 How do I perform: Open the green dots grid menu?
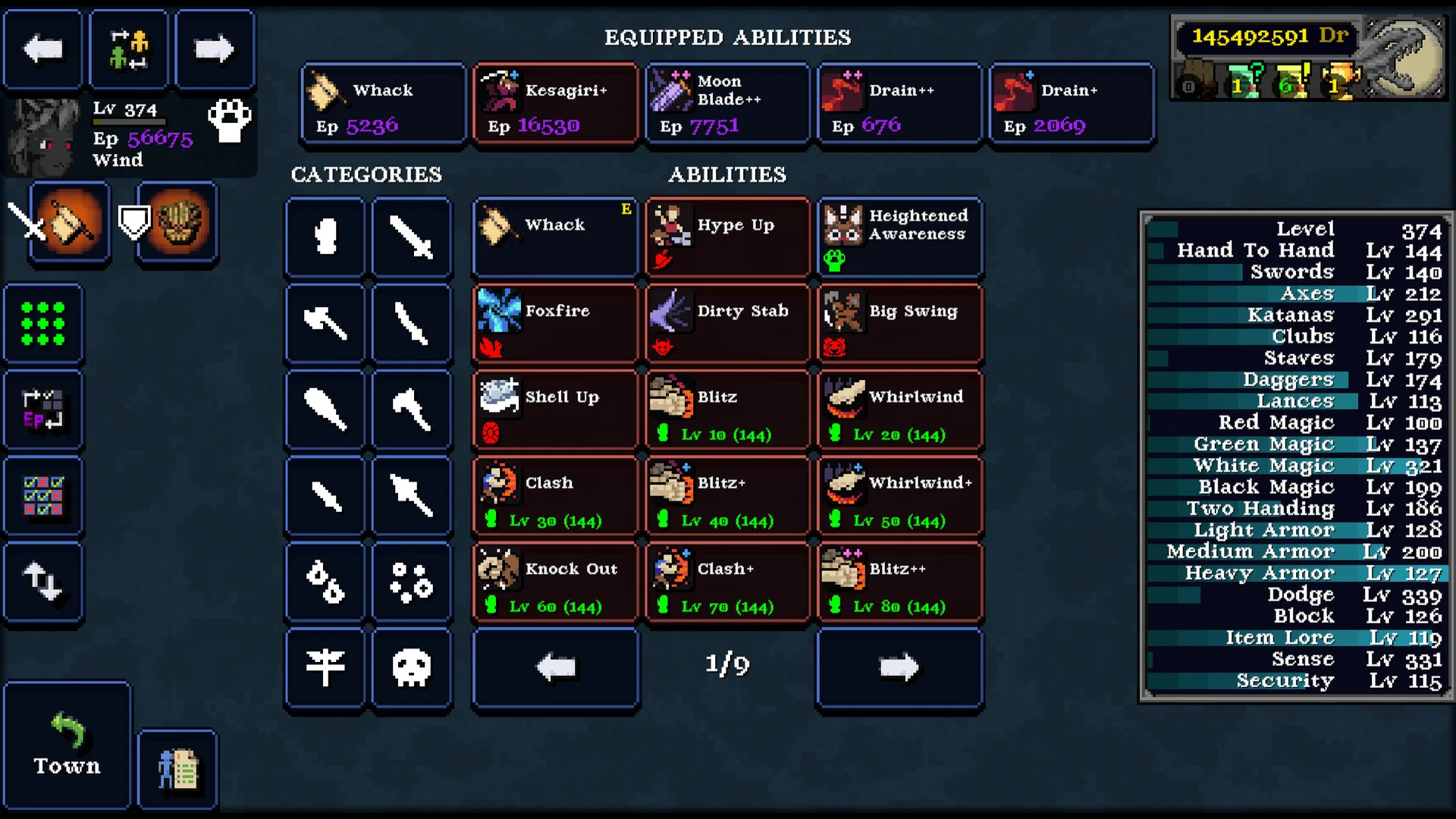(42, 324)
